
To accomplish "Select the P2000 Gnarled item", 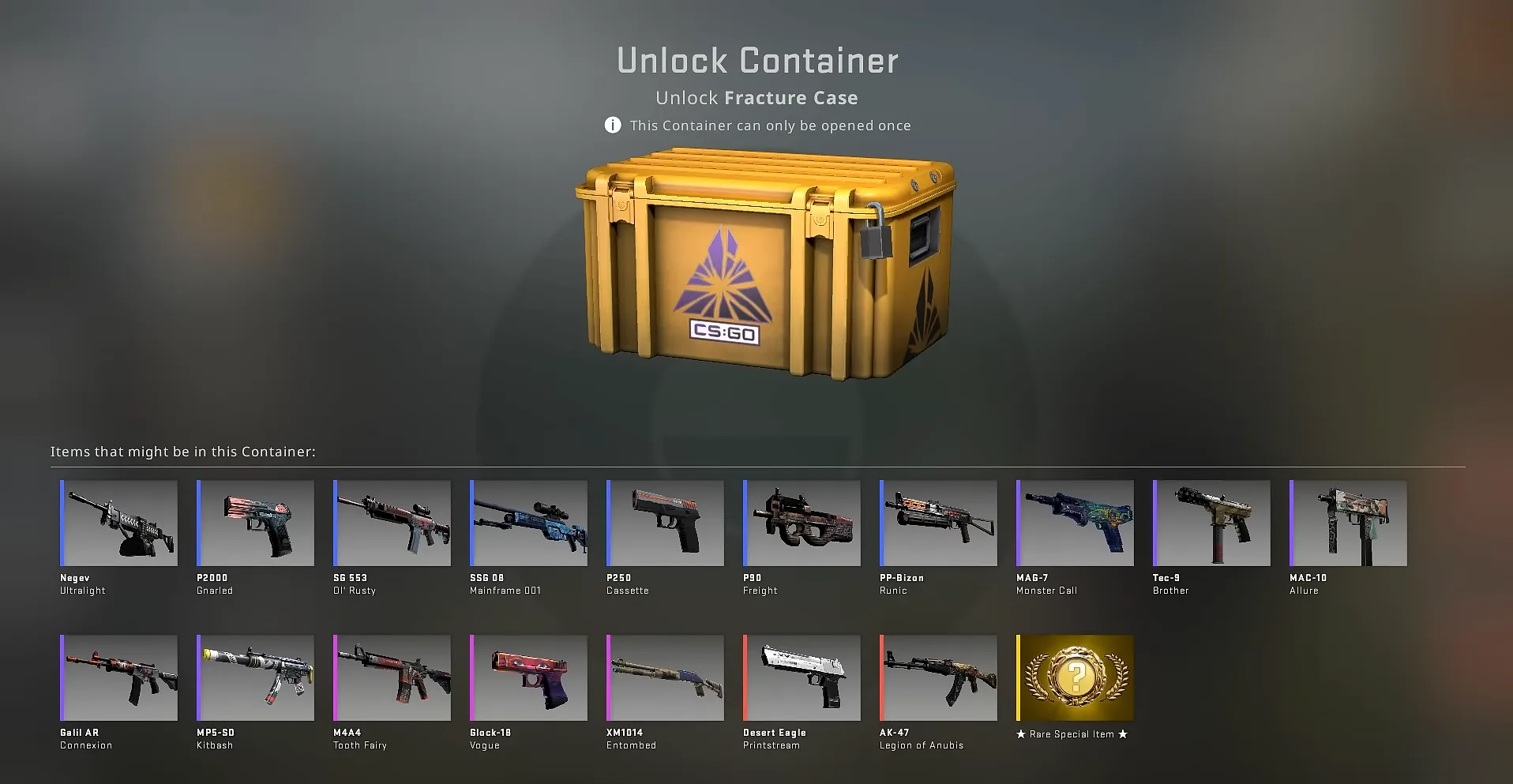I will (254, 523).
